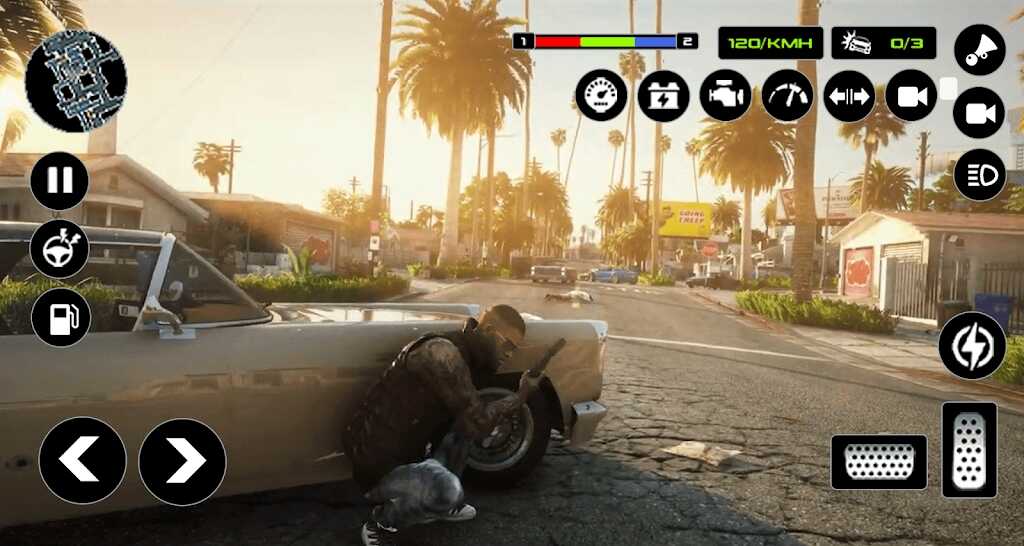Select the car battery icon
This screenshot has height=546, width=1024.
click(664, 96)
